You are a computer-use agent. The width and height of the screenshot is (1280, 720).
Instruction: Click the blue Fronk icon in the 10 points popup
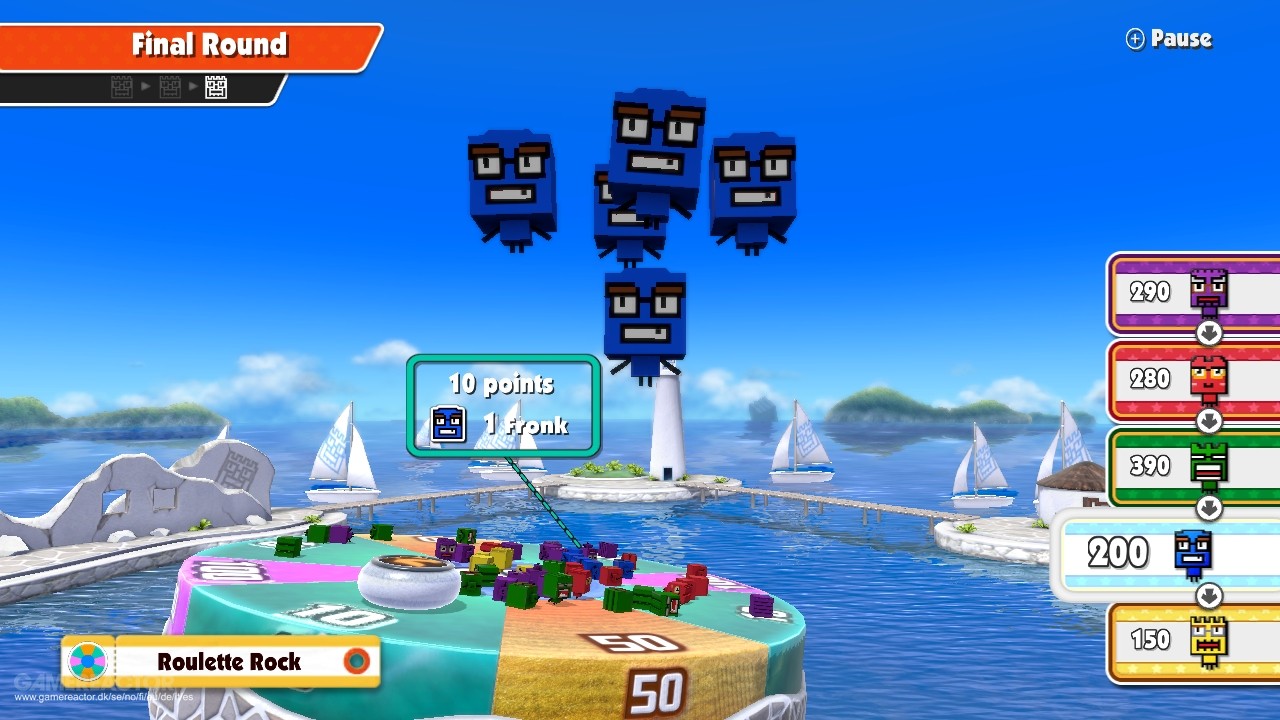pos(448,424)
